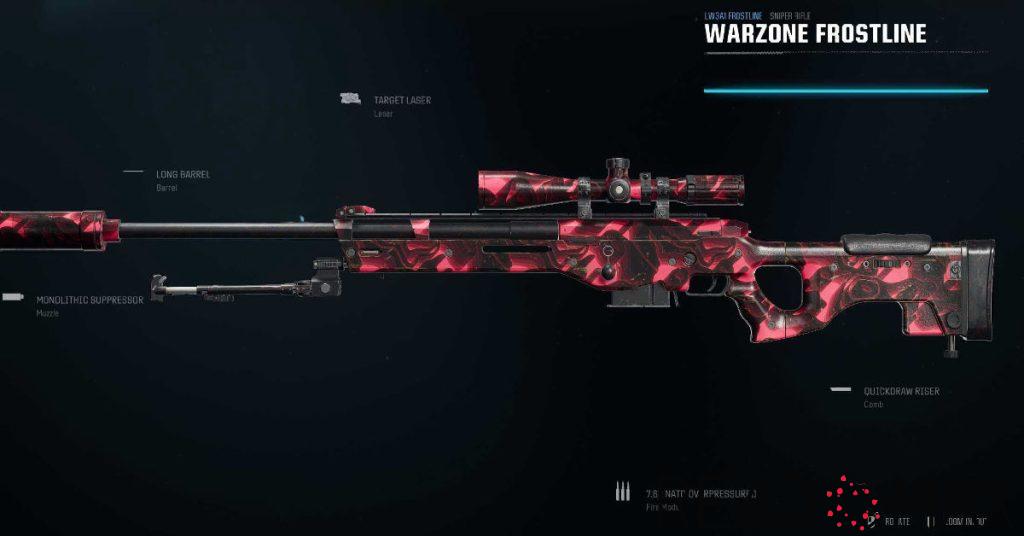Choose the Monolithic Suppressor muzzle slot
This screenshot has height=536, width=1024.
pos(89,300)
